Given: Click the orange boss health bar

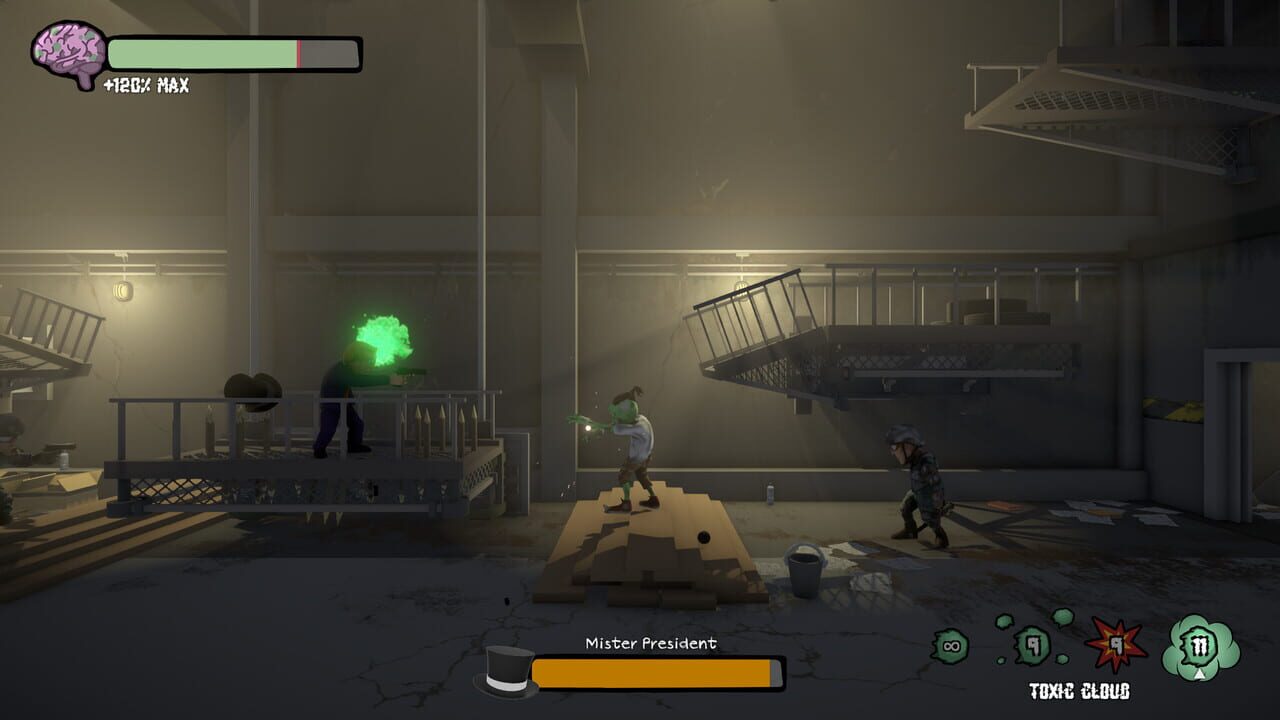Looking at the screenshot, I should [x=655, y=672].
